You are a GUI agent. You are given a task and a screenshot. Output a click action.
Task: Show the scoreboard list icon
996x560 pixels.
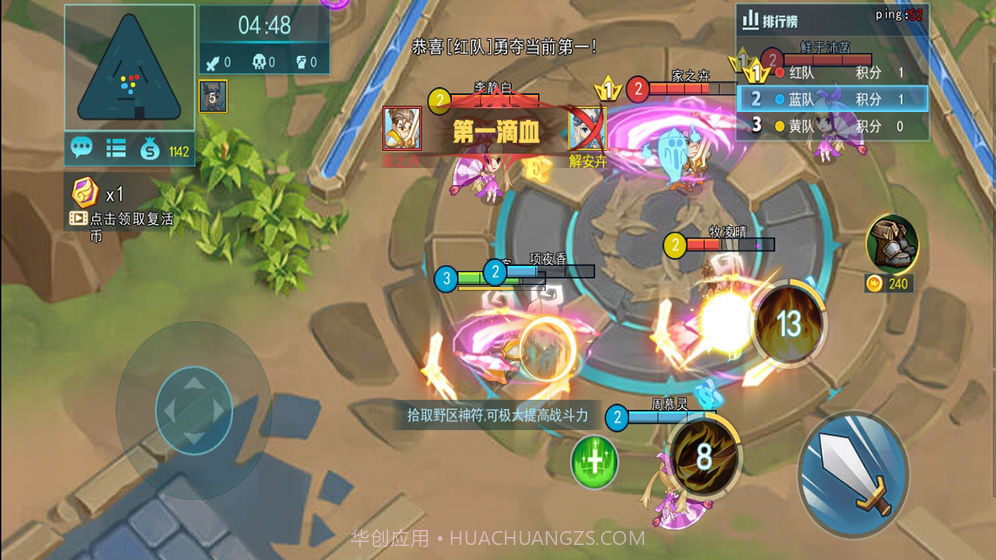116,149
